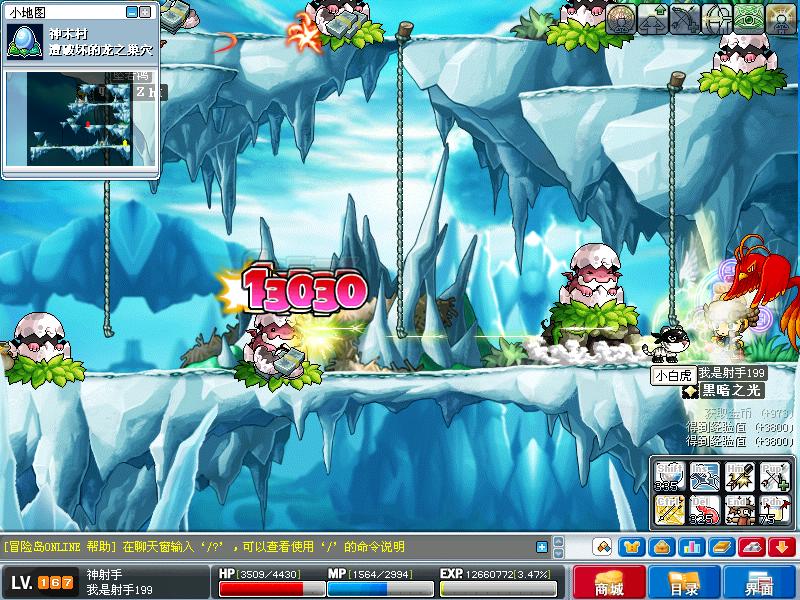Use the Del red potion slot
Viewport: 800px width, 600px height.
703,512
